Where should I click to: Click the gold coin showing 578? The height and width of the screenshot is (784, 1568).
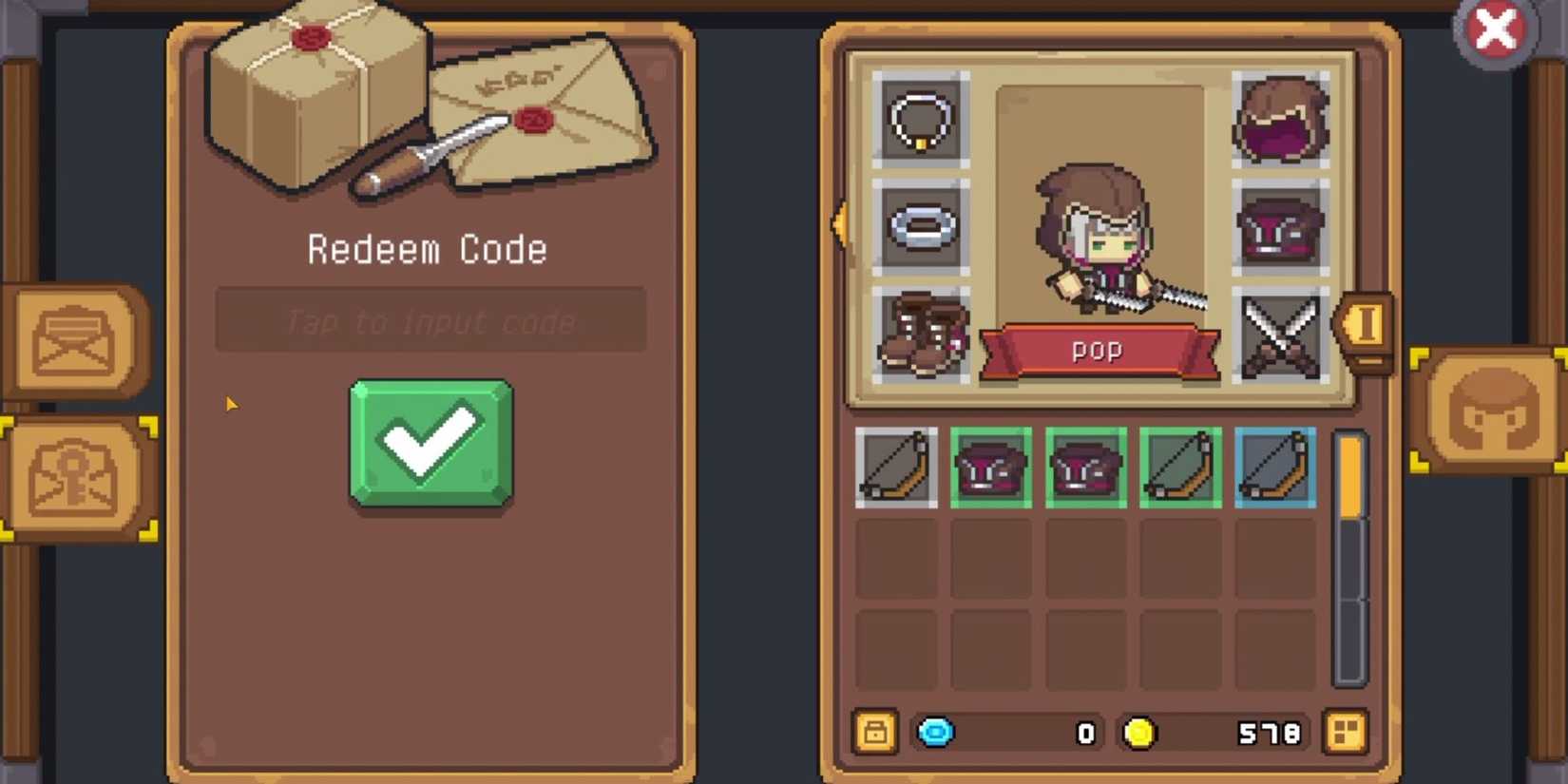[x=1140, y=733]
